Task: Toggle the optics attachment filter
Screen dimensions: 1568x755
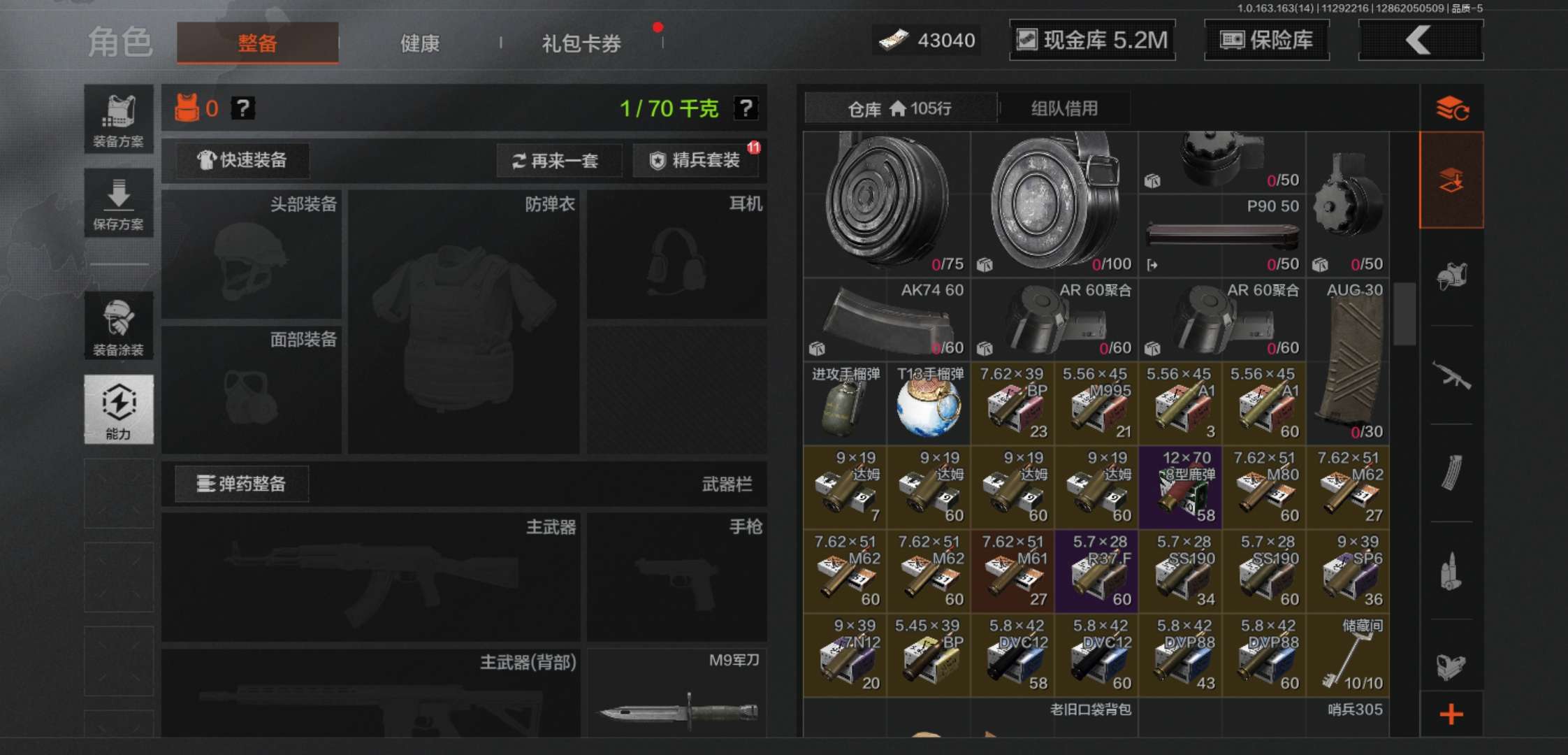Action: pos(1451,664)
